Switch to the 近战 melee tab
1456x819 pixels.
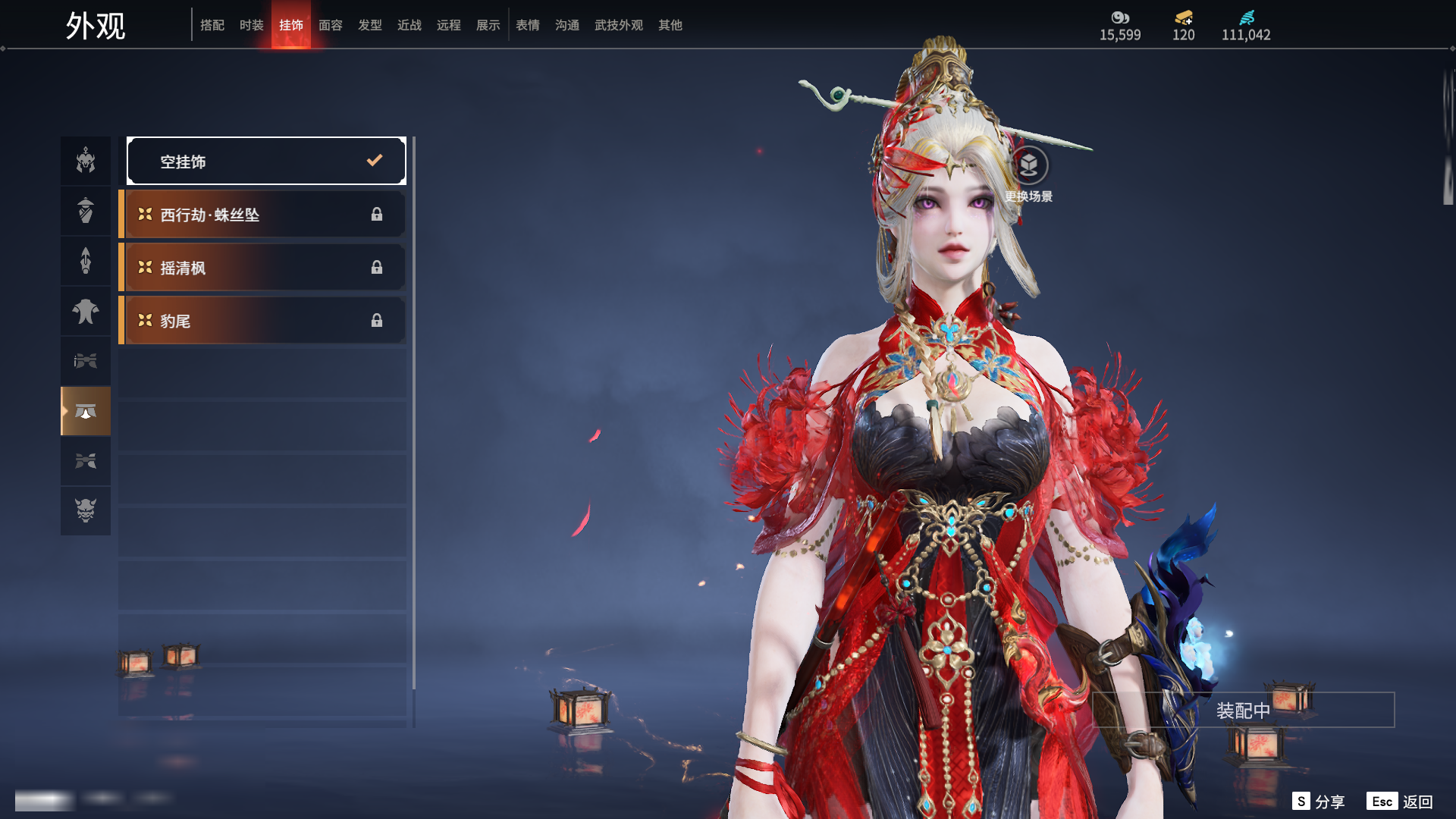coord(409,25)
